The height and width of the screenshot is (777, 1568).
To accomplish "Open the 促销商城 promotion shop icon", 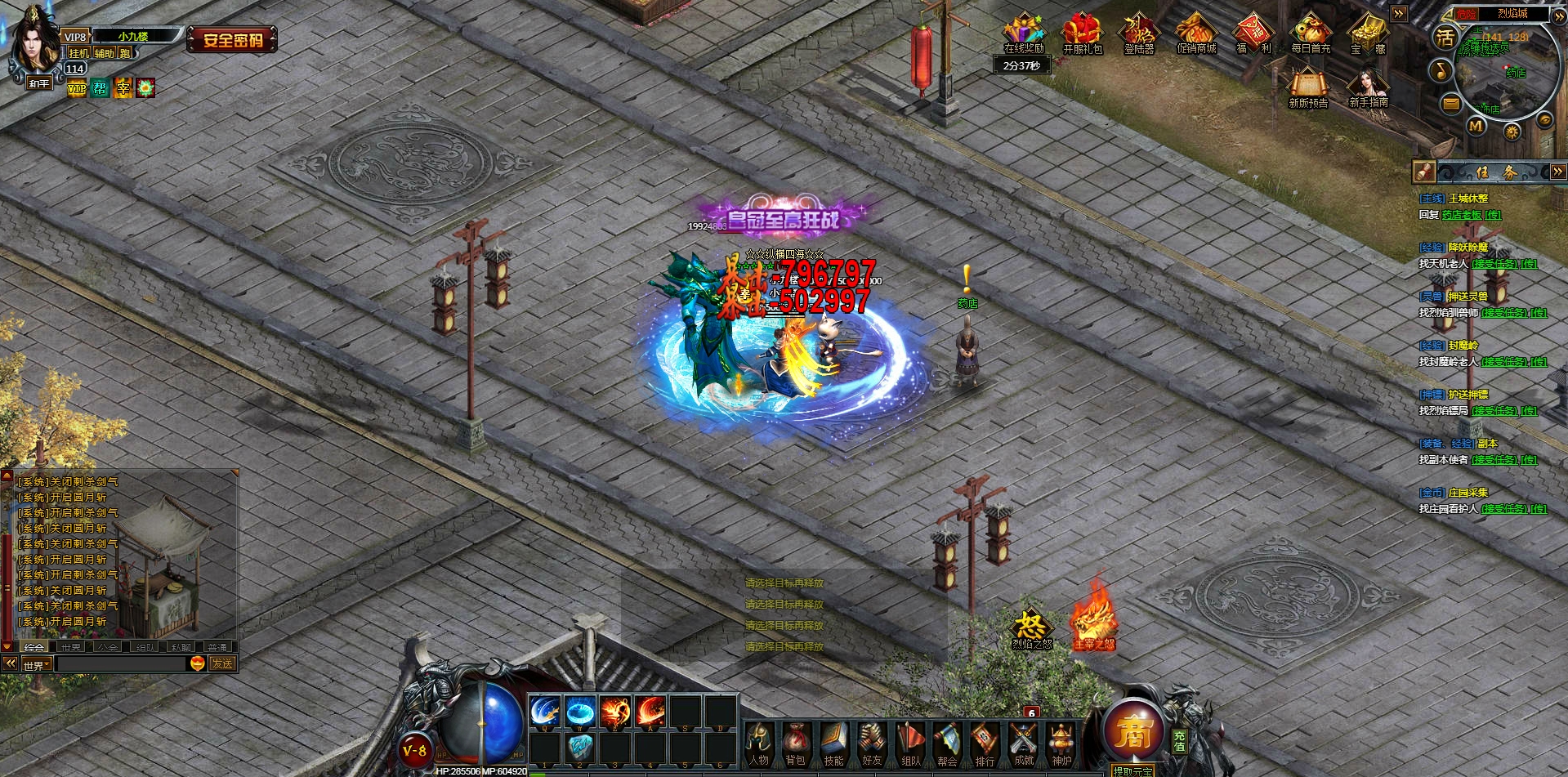I will pos(1196,34).
